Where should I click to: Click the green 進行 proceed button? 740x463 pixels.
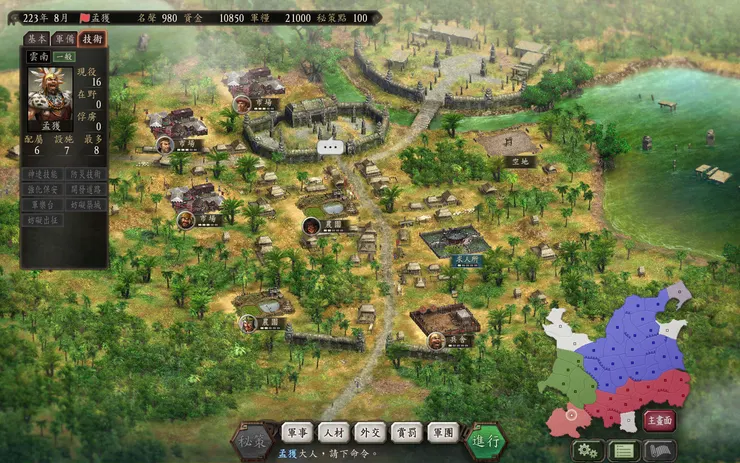tap(485, 438)
